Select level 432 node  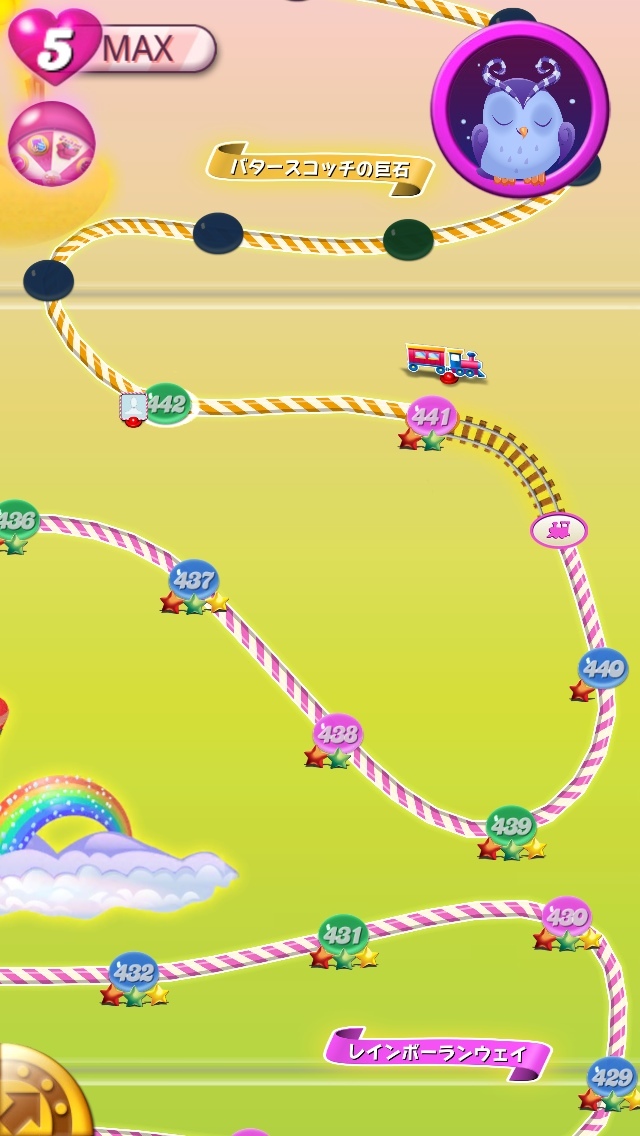pyautogui.click(x=133, y=971)
